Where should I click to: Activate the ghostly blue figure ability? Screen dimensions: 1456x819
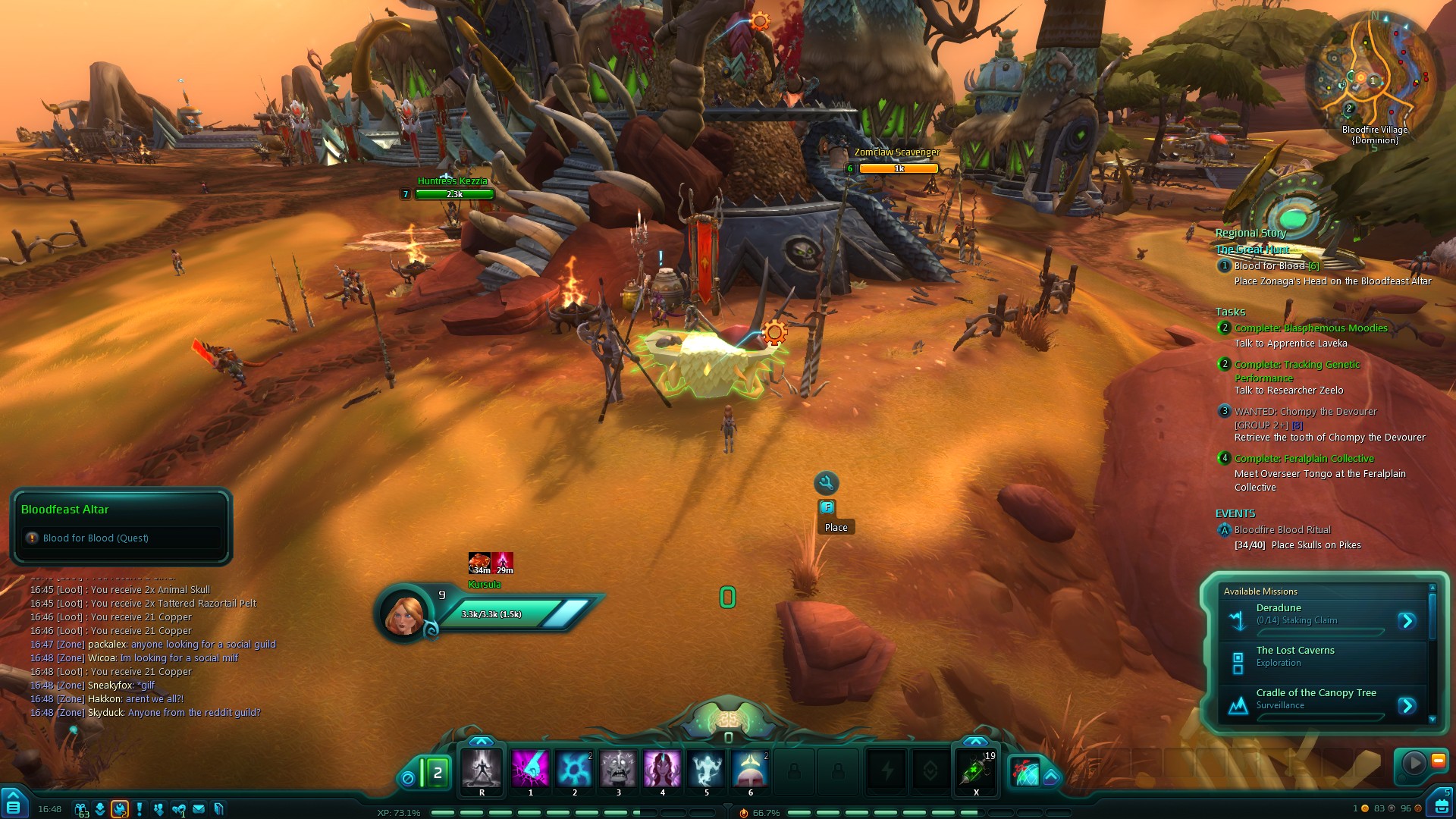[706, 769]
